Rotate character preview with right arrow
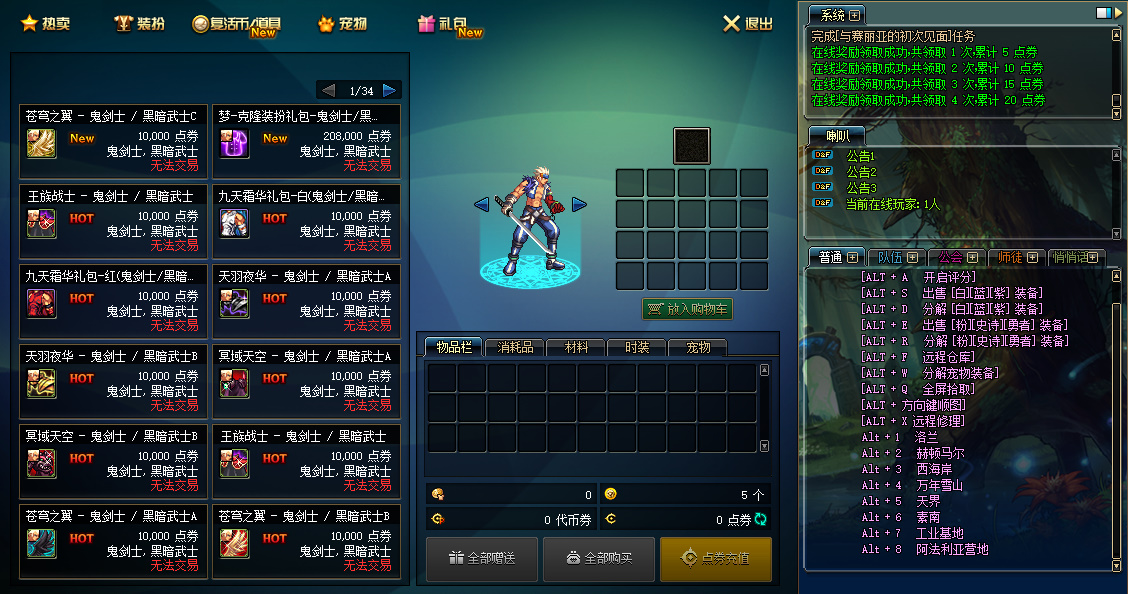This screenshot has height=594, width=1128. point(579,205)
